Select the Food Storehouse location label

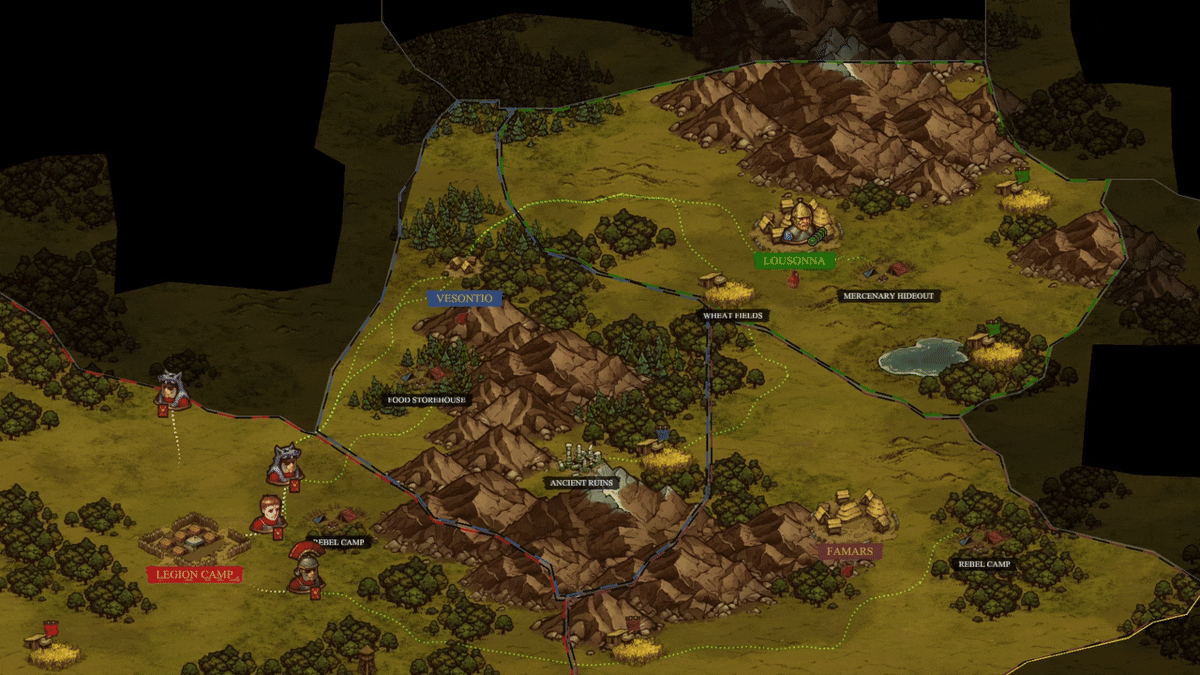[x=427, y=400]
